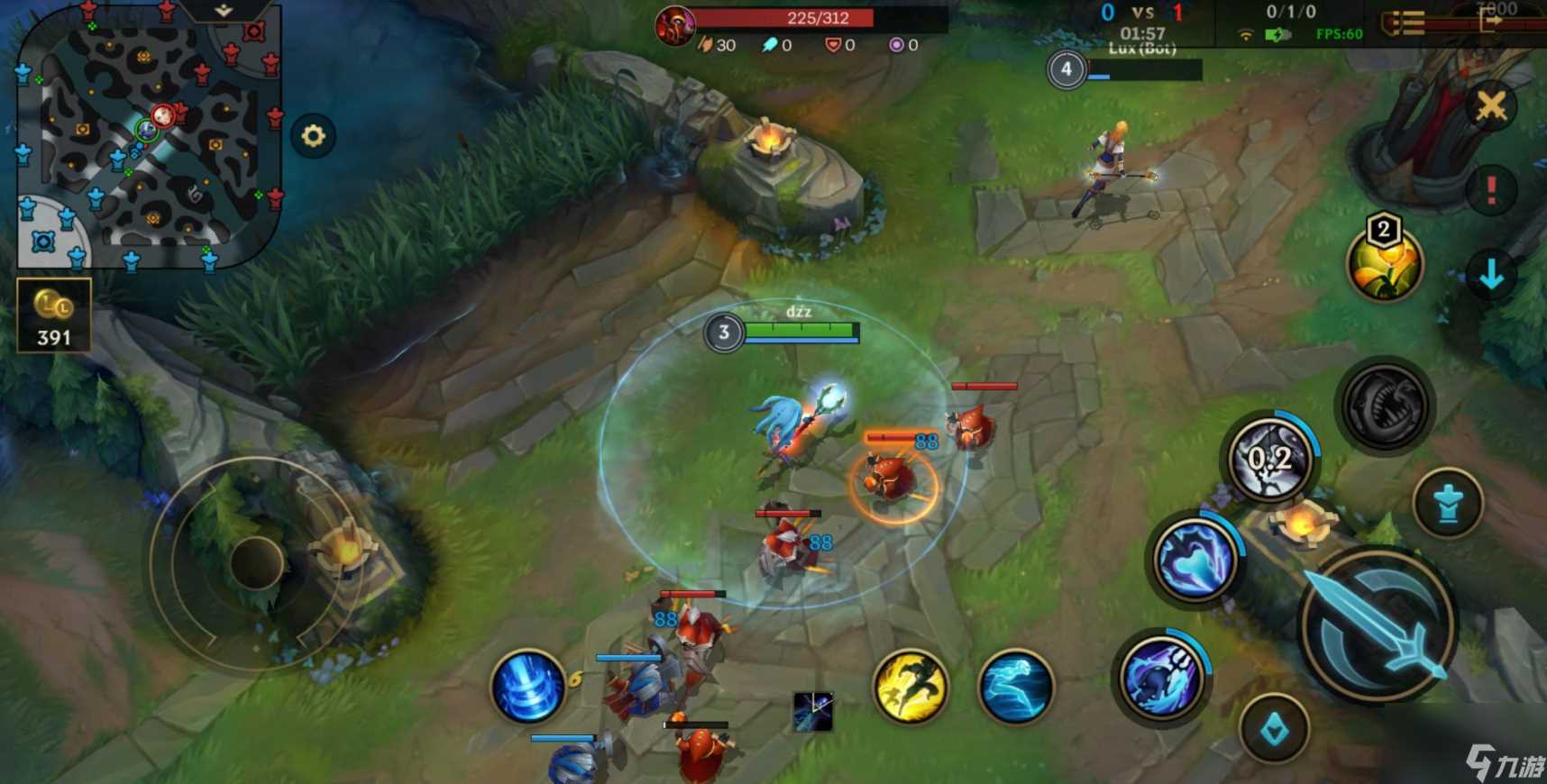Image resolution: width=1547 pixels, height=784 pixels.
Task: Open the settings gear beside the minimap
Action: click(x=313, y=136)
